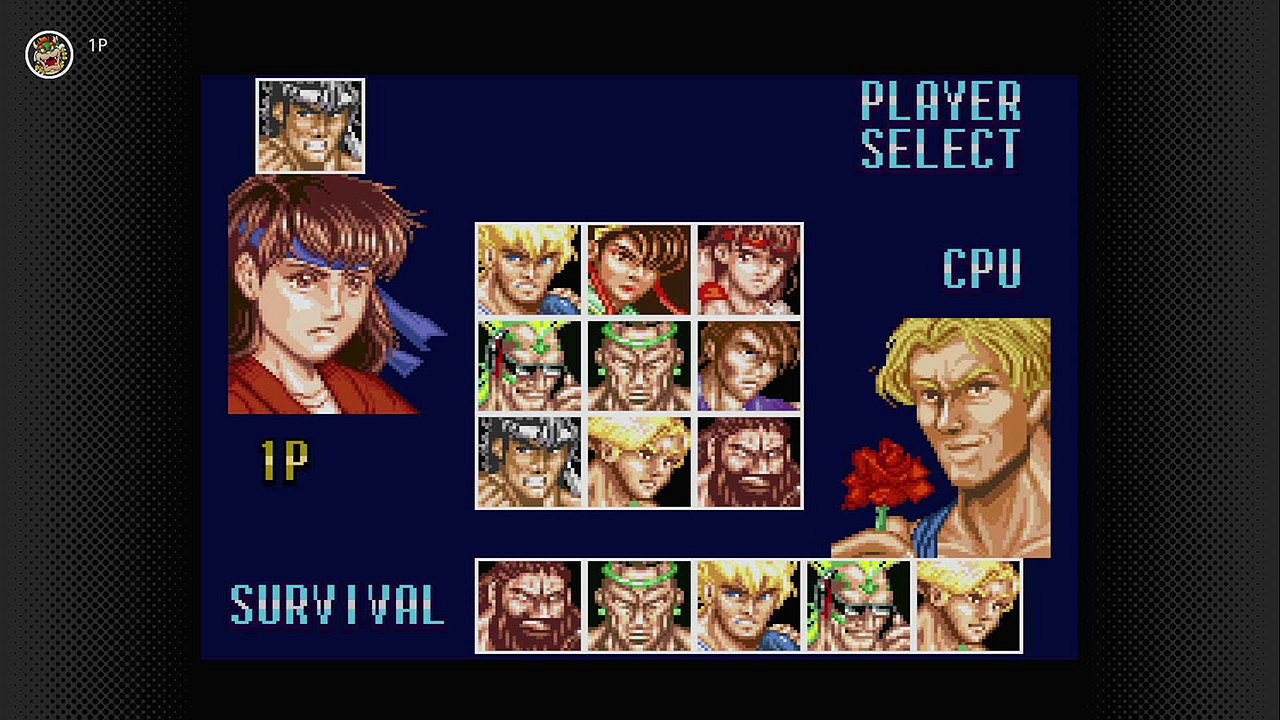Pick the red-haired fighter in the grid's top-right slot

click(747, 270)
